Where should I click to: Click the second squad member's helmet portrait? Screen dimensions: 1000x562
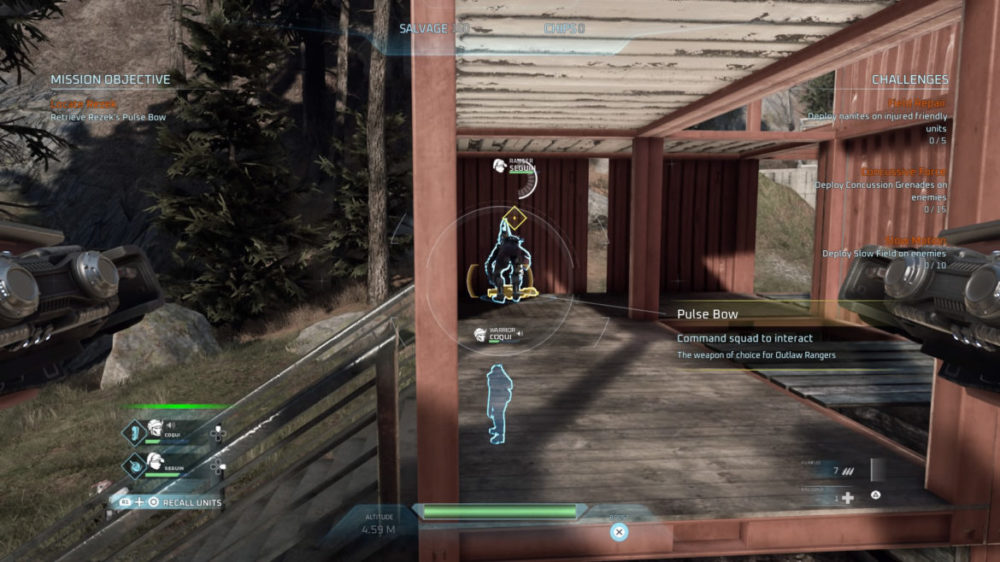155,462
